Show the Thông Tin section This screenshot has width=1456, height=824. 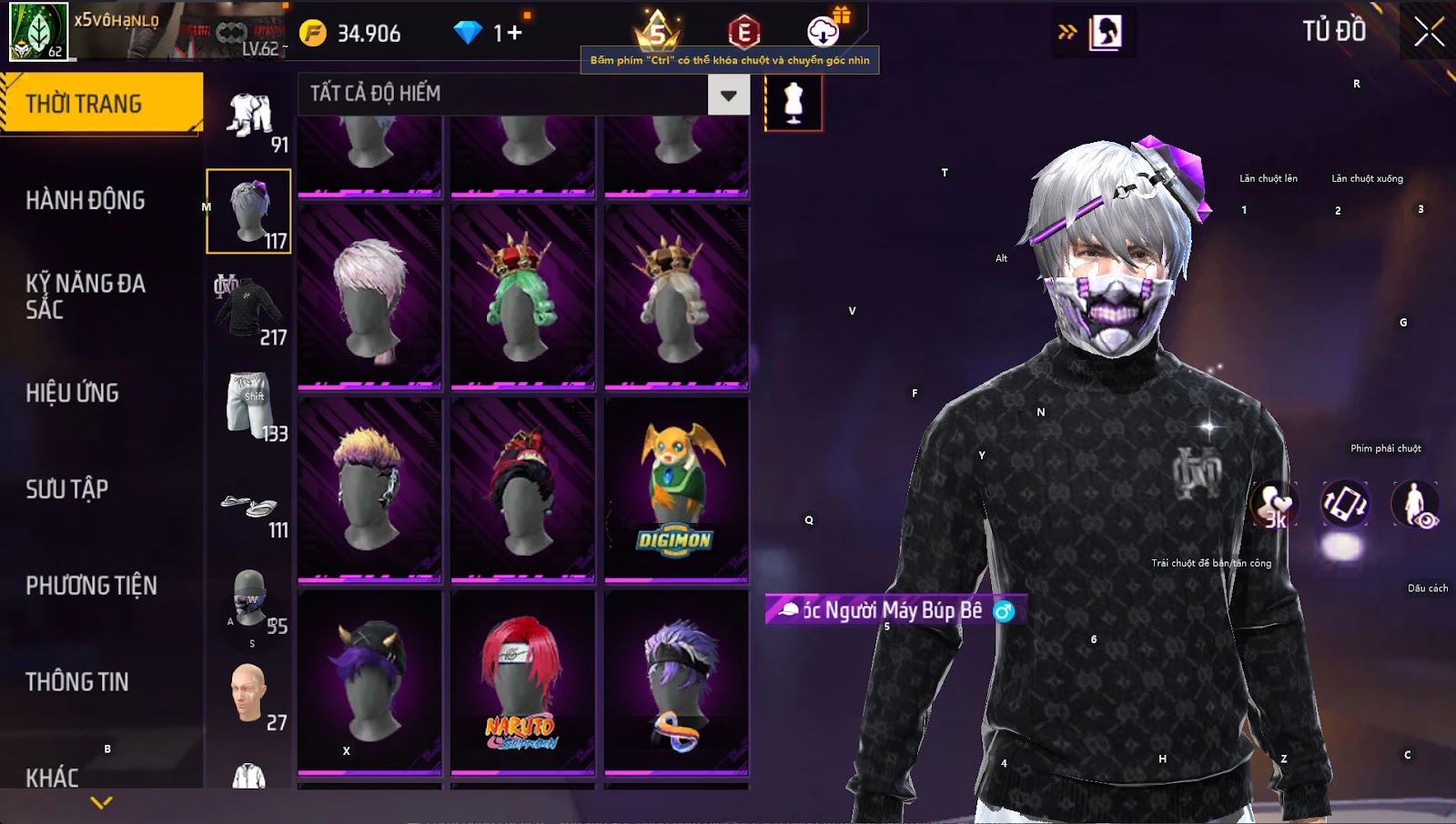tap(77, 682)
